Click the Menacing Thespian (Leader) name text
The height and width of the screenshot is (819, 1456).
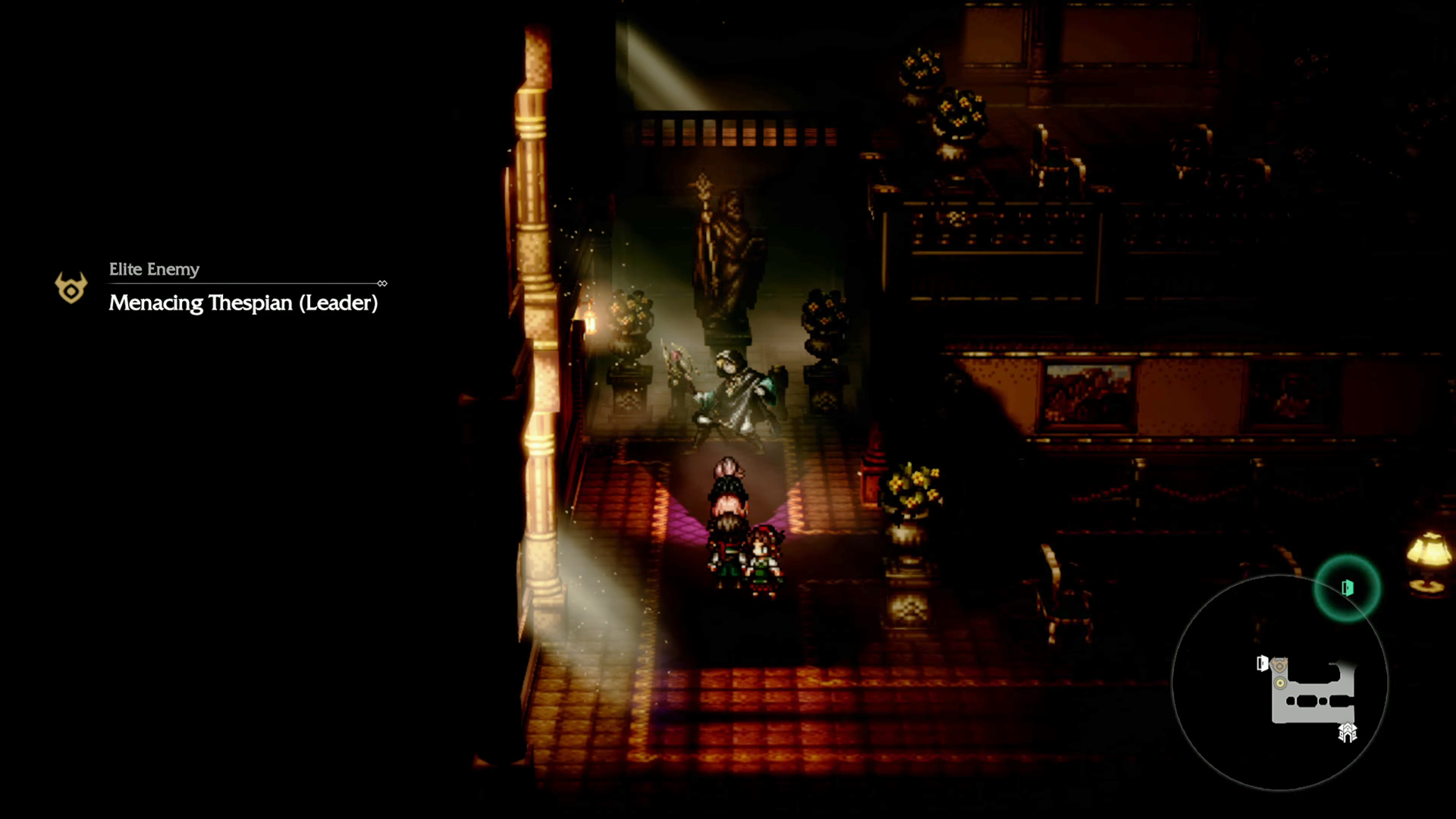tap(243, 303)
